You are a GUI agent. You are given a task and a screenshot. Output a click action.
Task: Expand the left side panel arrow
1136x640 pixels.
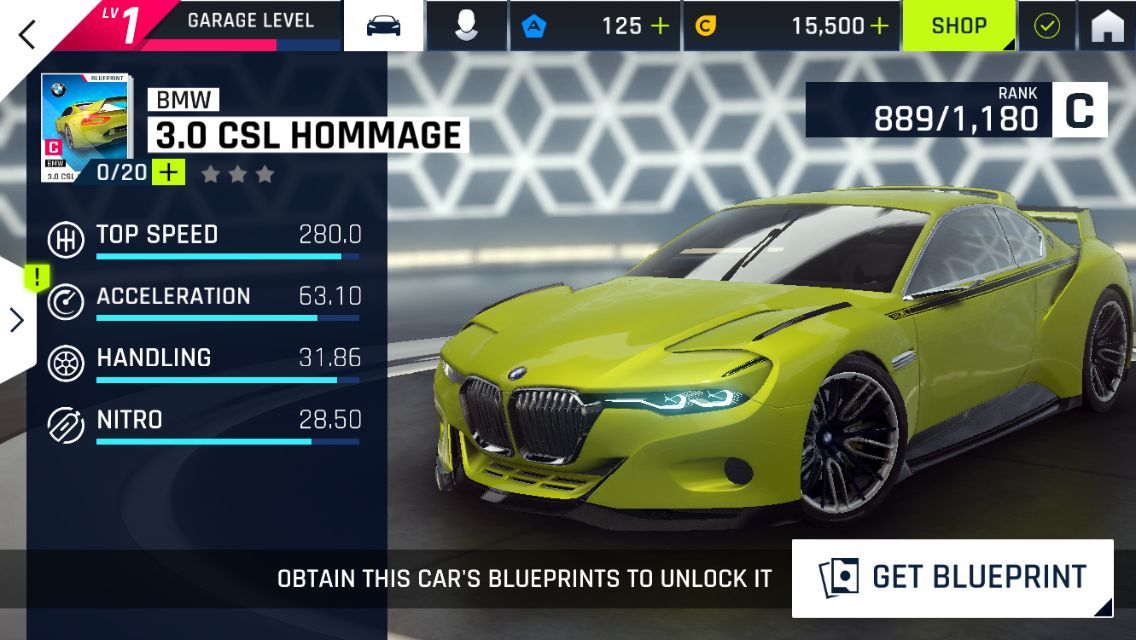click(x=17, y=319)
